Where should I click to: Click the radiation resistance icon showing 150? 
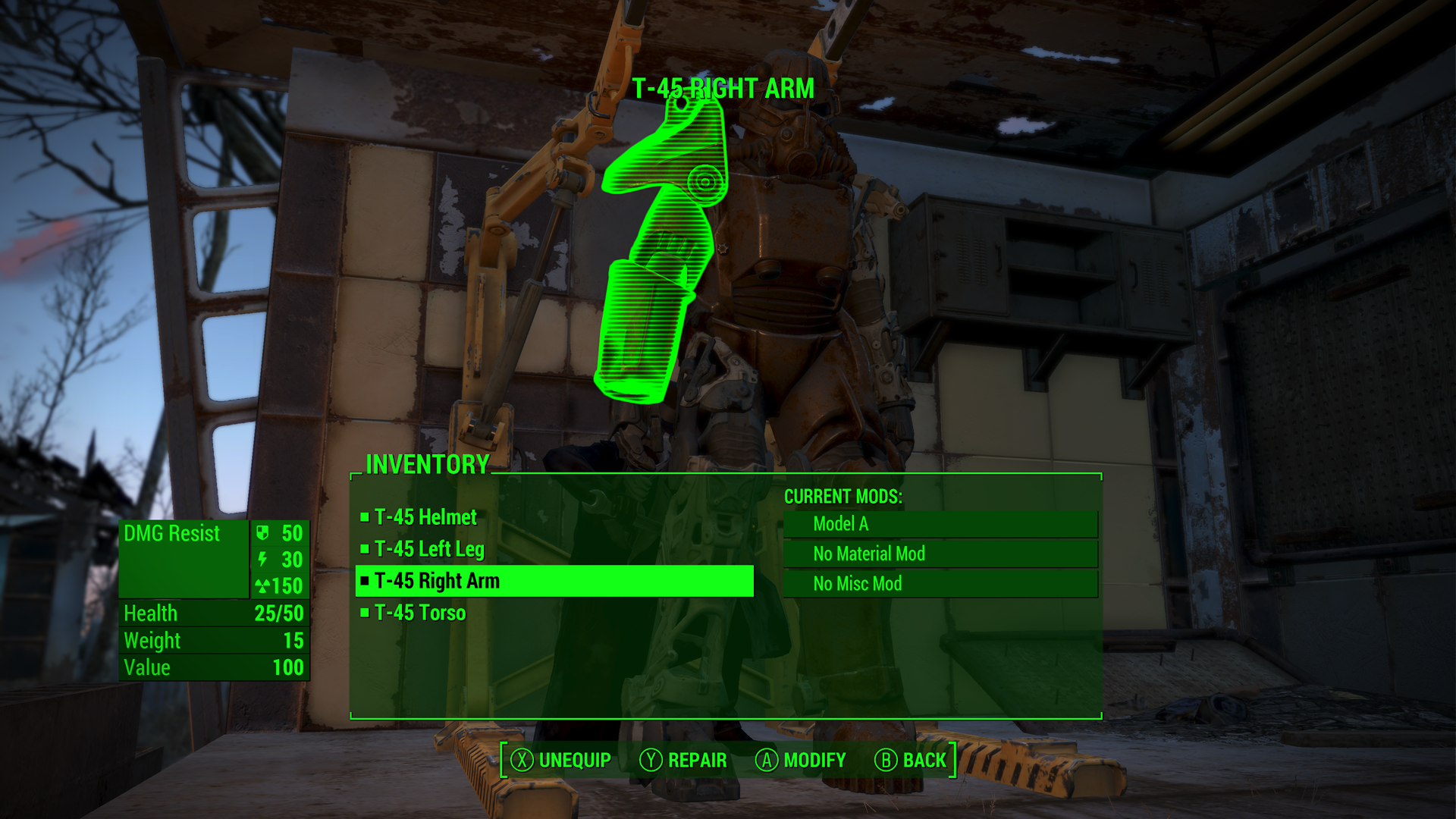[262, 586]
